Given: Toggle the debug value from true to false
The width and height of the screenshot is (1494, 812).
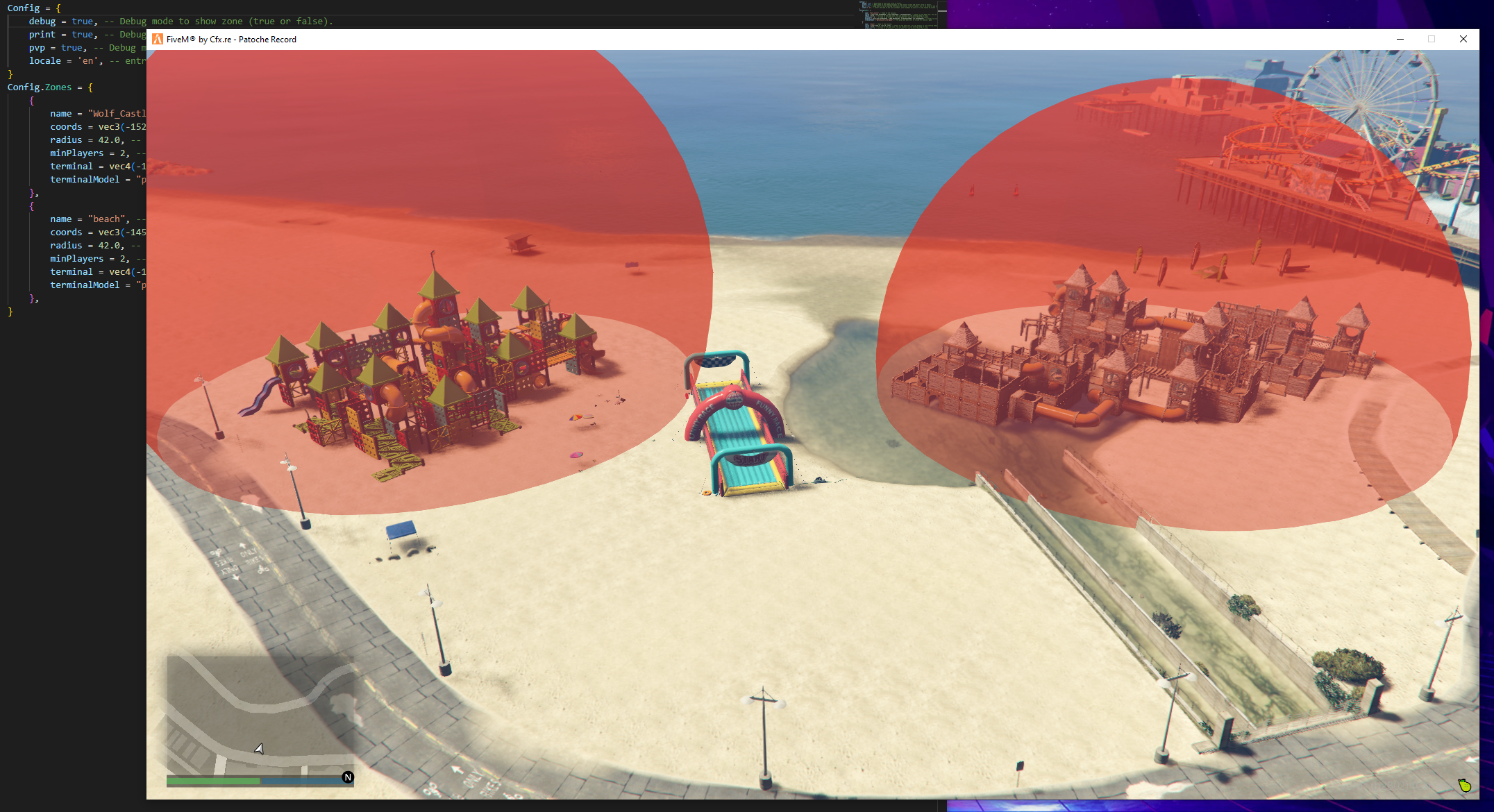Looking at the screenshot, I should (82, 21).
